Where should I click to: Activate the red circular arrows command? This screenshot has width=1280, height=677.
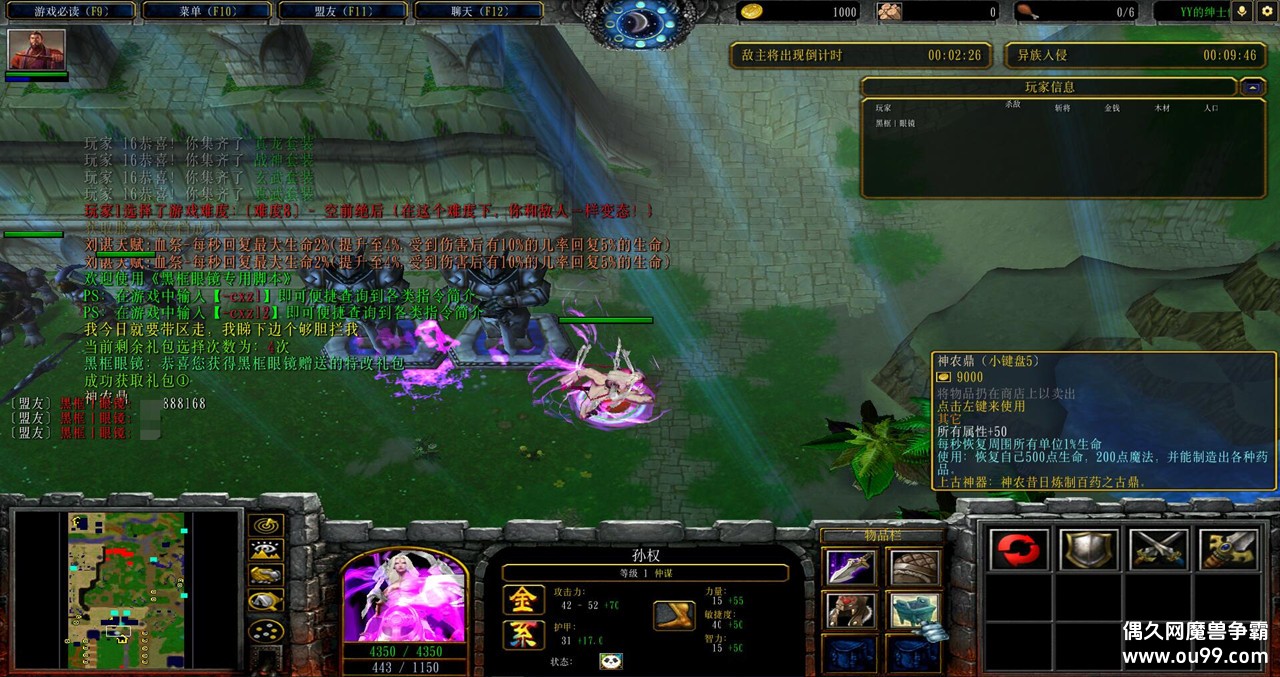click(1018, 550)
